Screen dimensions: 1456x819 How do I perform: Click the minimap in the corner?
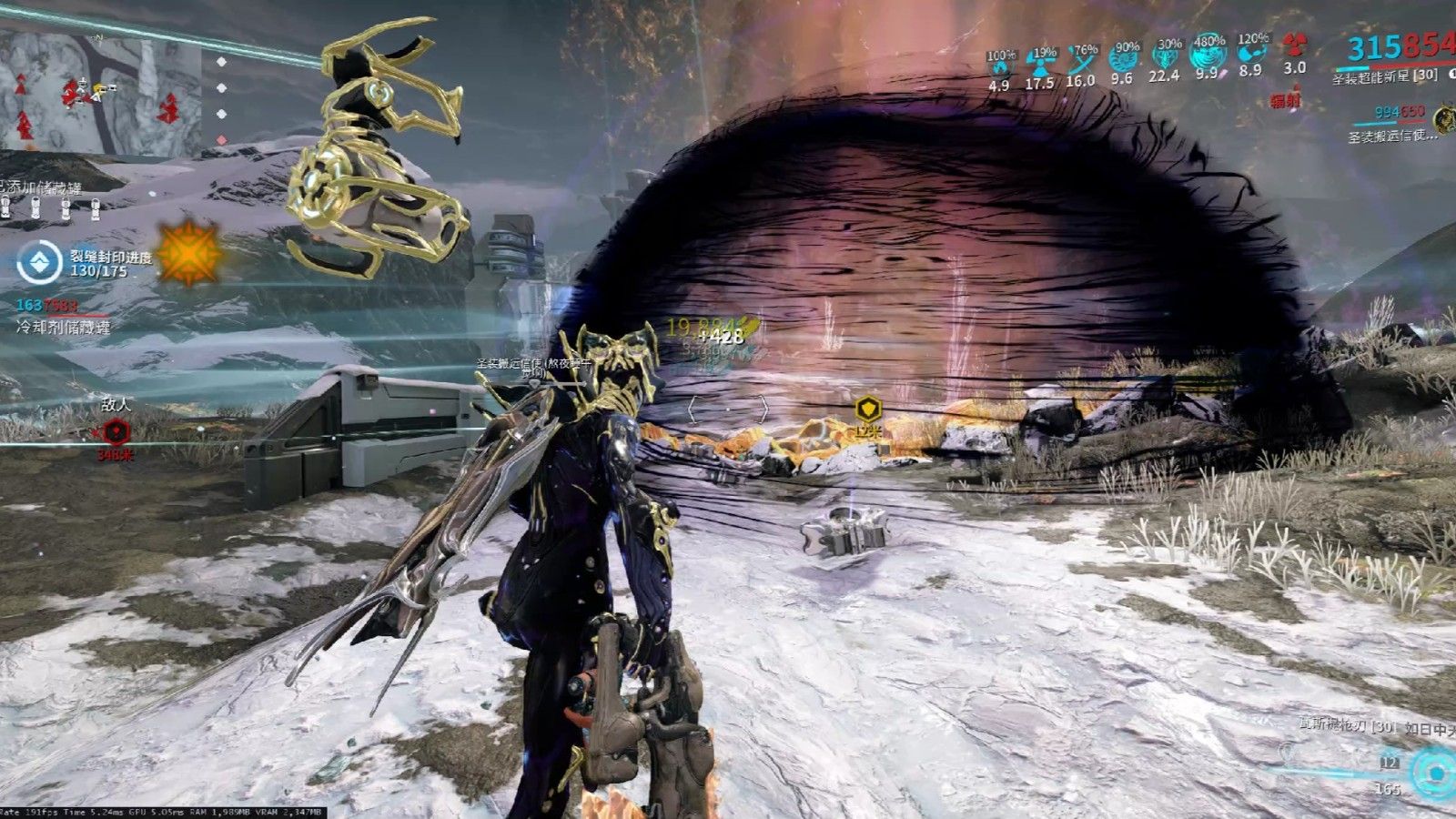point(100,91)
